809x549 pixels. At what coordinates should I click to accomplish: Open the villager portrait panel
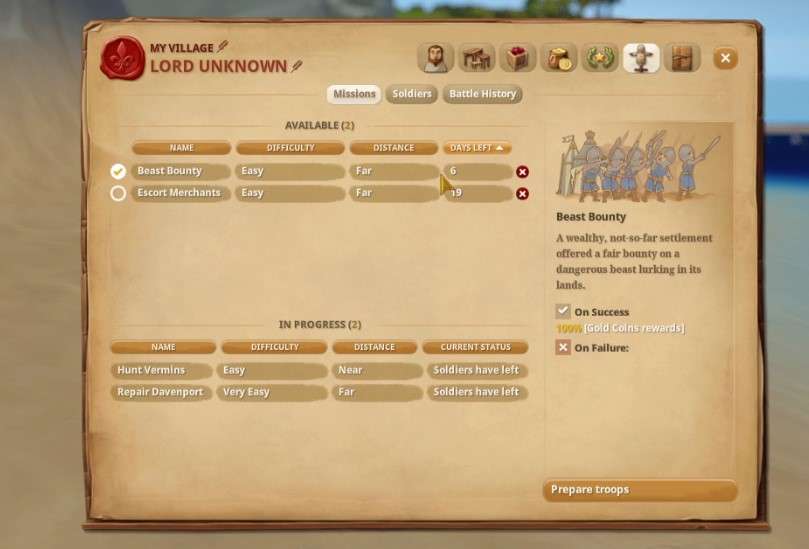(435, 58)
